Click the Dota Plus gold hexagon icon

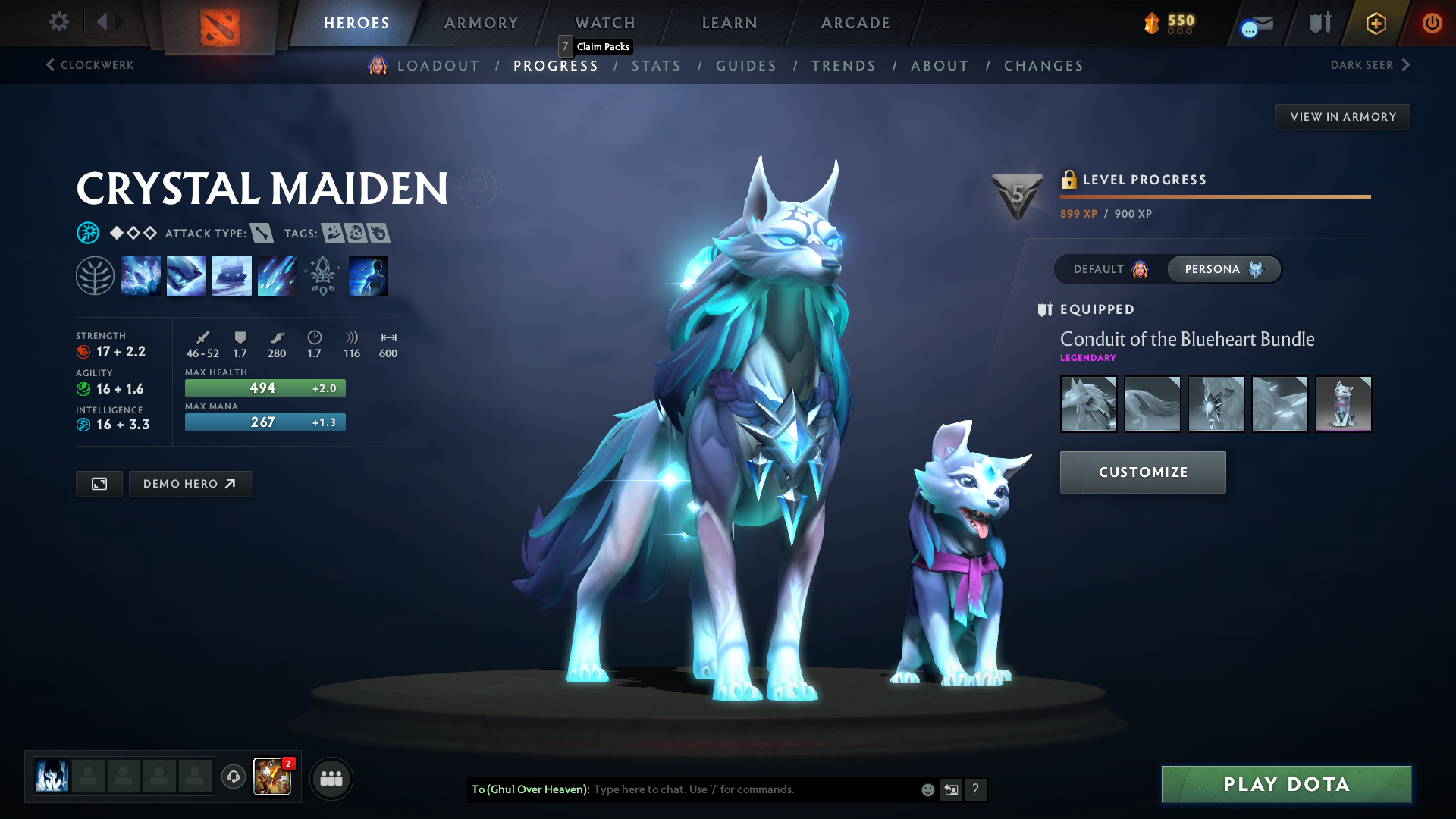click(1375, 24)
